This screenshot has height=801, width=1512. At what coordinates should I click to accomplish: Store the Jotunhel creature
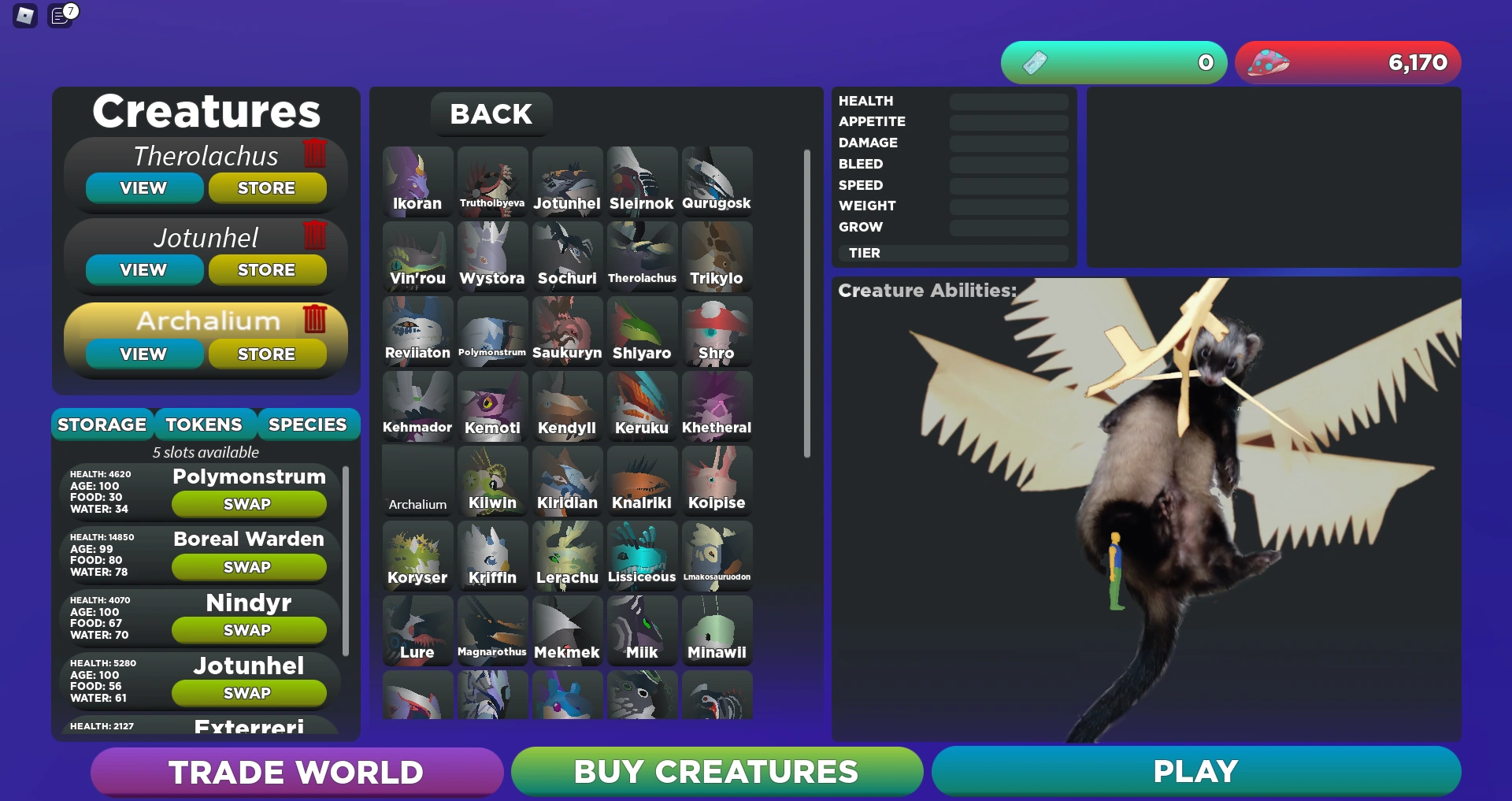(267, 269)
